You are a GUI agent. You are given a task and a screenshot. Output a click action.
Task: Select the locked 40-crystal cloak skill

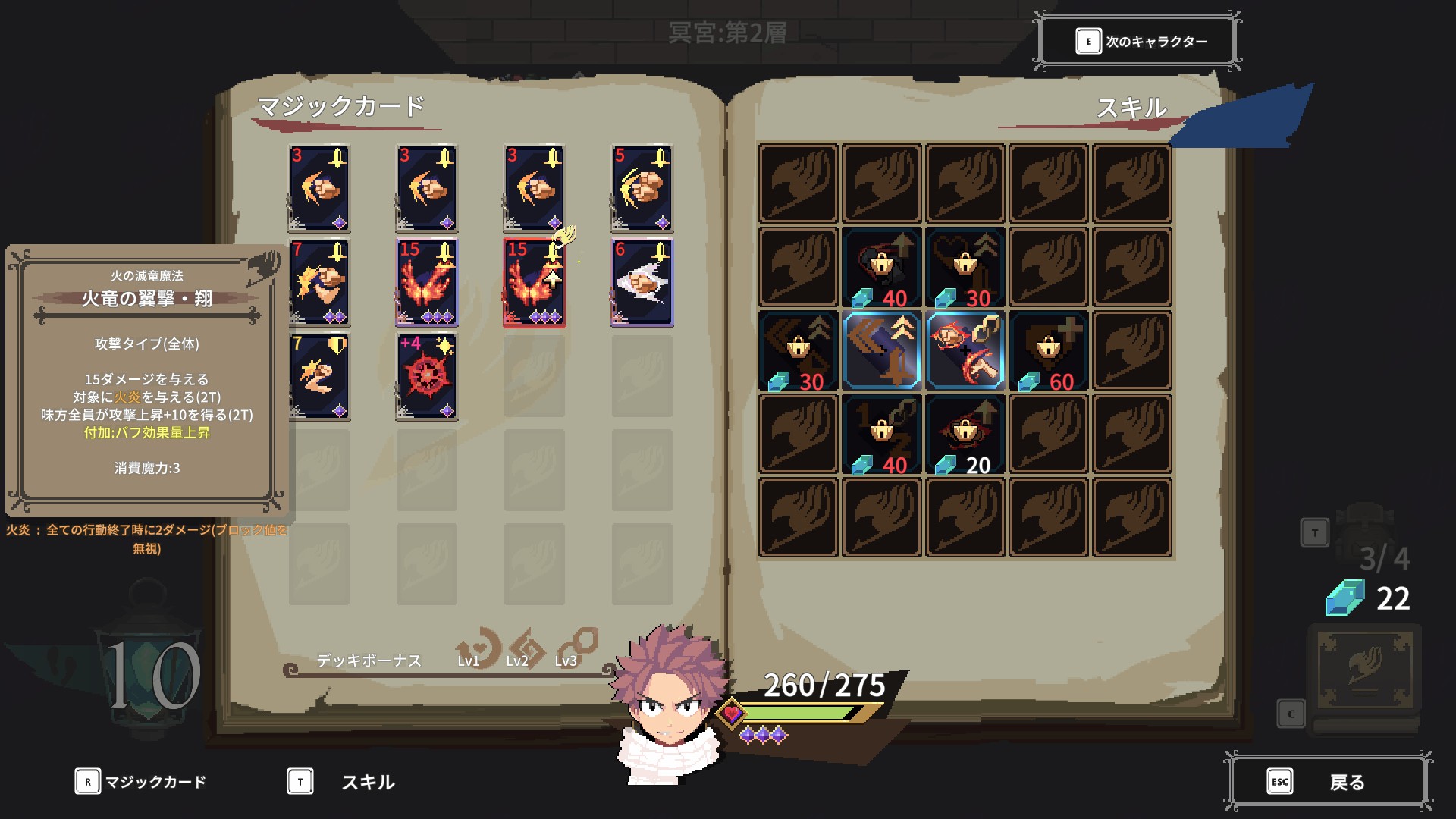(881, 267)
